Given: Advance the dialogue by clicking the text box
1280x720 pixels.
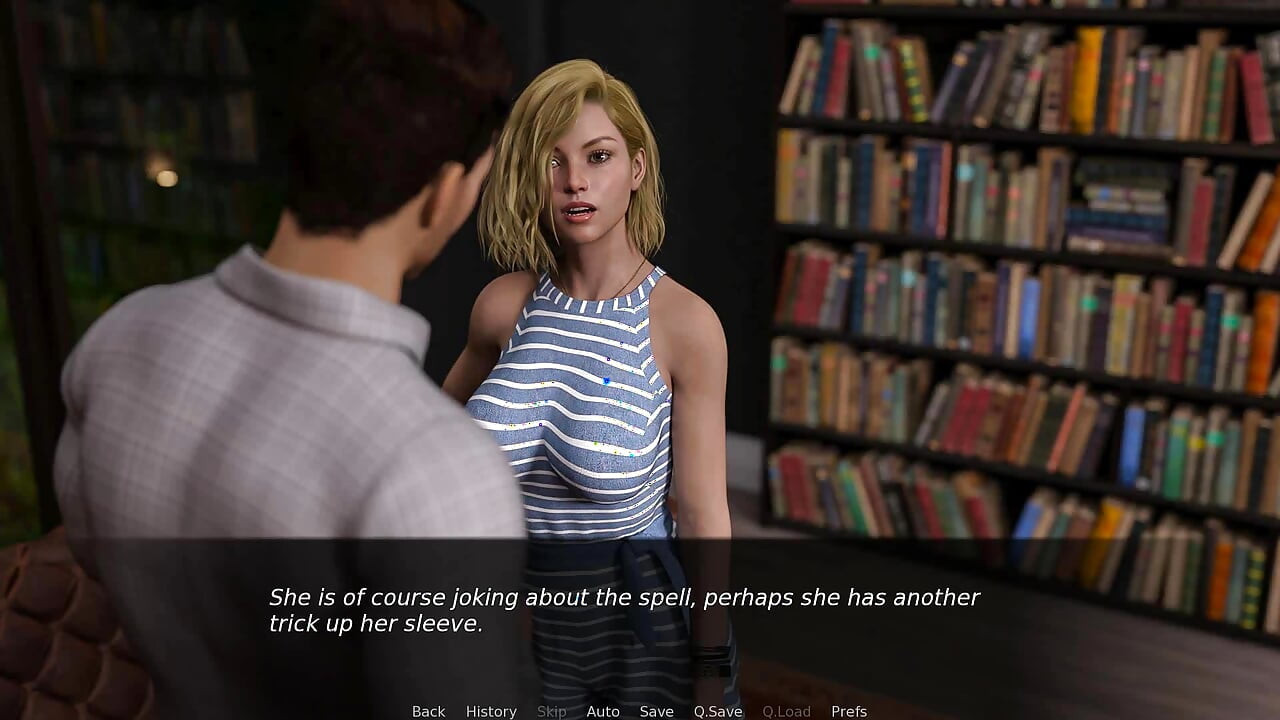Looking at the screenshot, I should pos(640,610).
